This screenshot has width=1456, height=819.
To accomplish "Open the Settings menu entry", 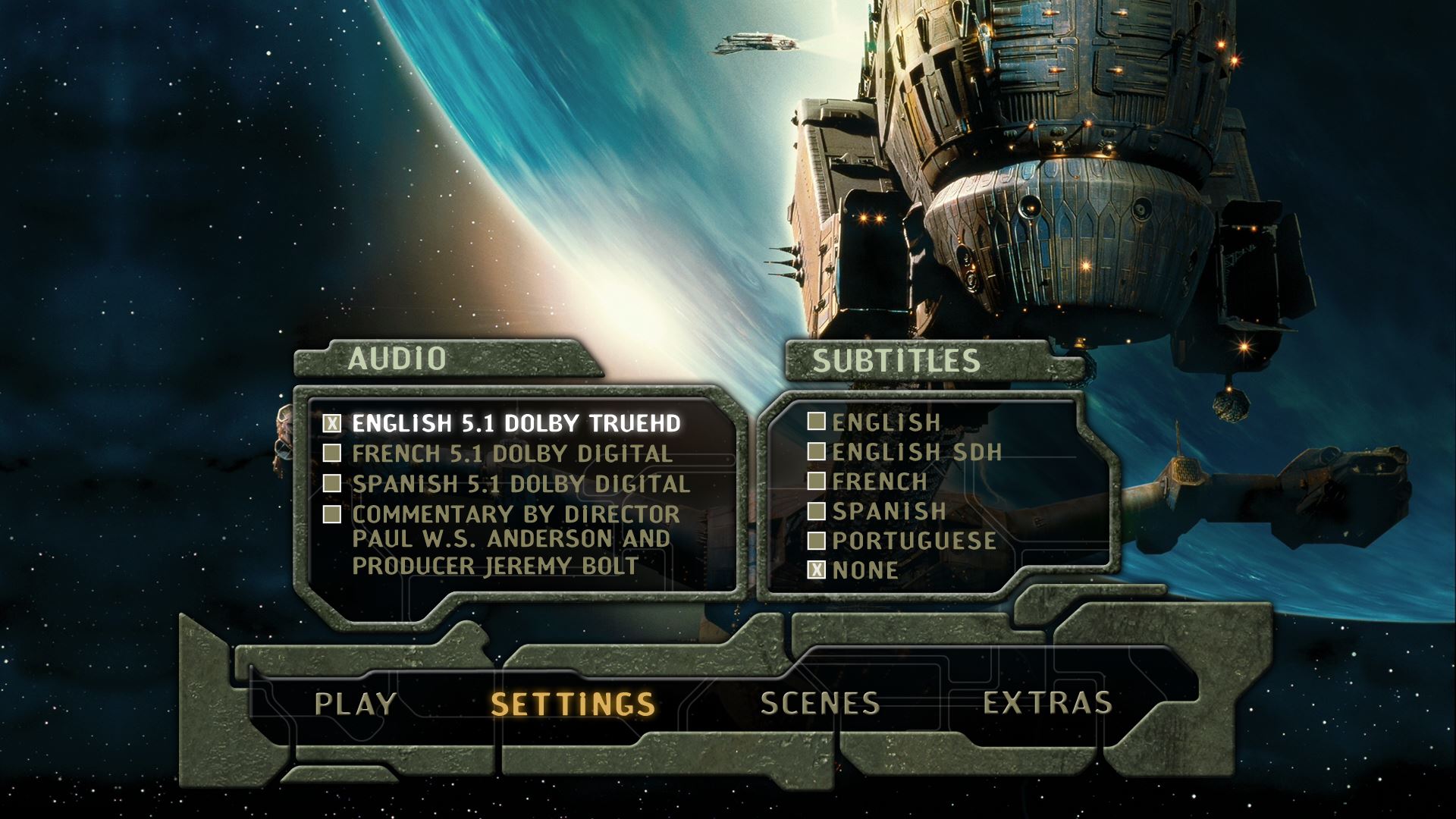I will (x=573, y=704).
